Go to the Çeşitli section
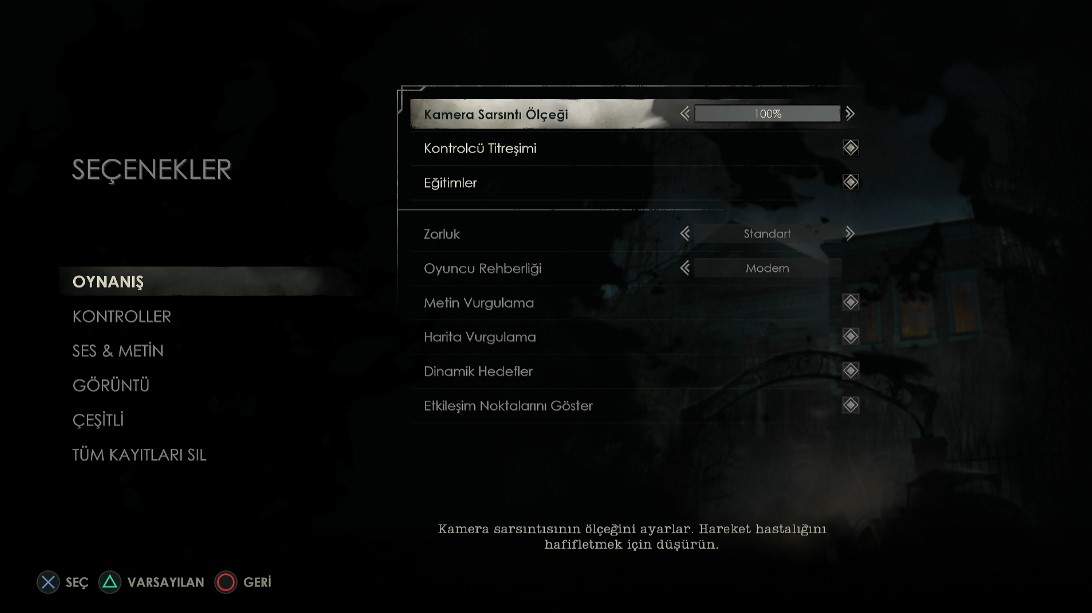This screenshot has height=613, width=1092. pos(98,420)
